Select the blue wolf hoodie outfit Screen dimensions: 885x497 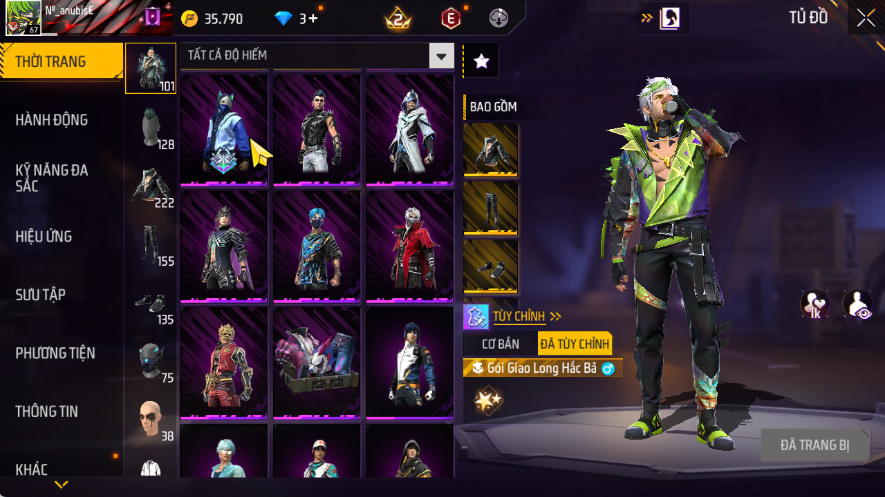click(x=223, y=128)
